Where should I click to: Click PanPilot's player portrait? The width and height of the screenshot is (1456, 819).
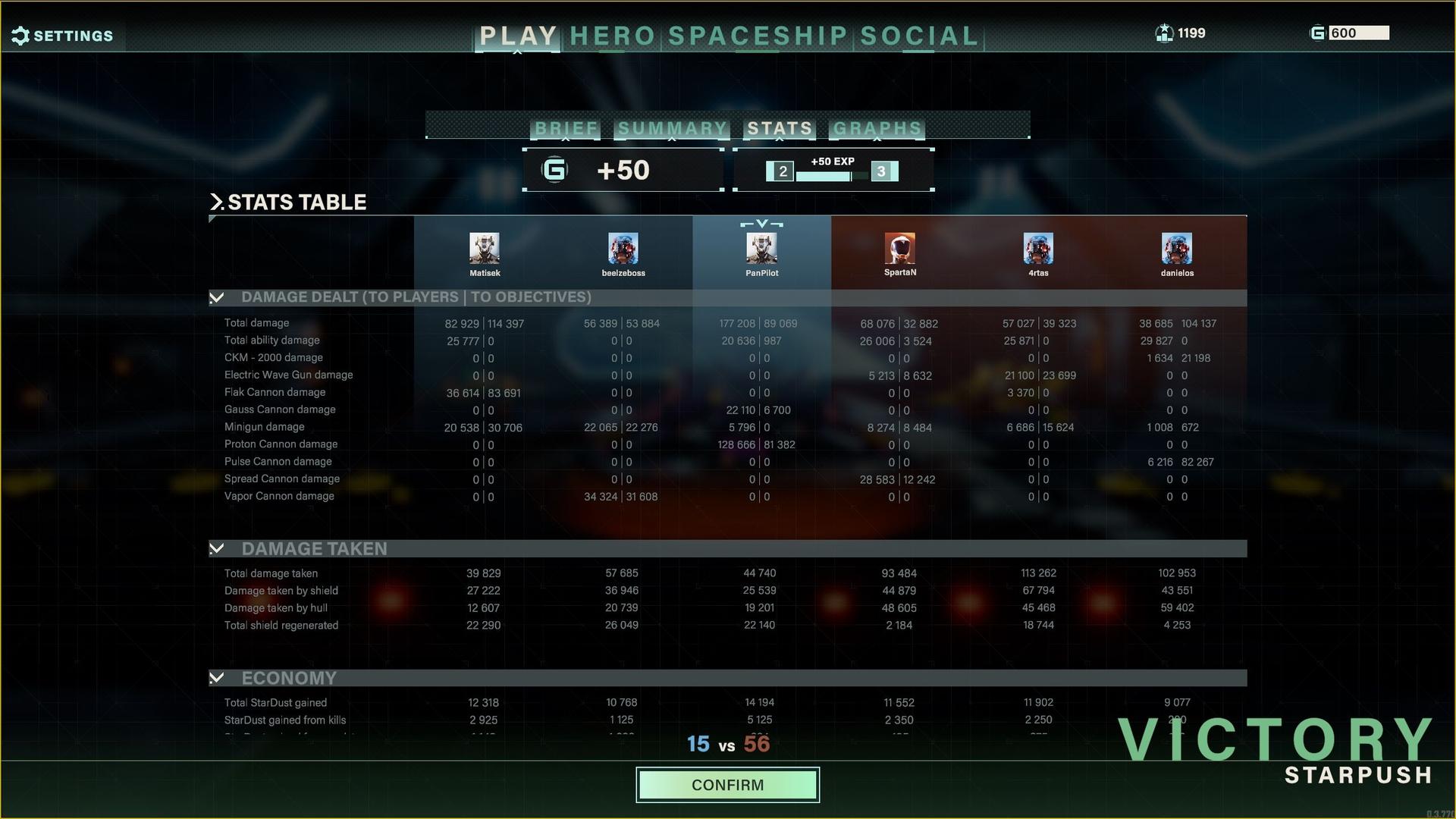(x=761, y=248)
